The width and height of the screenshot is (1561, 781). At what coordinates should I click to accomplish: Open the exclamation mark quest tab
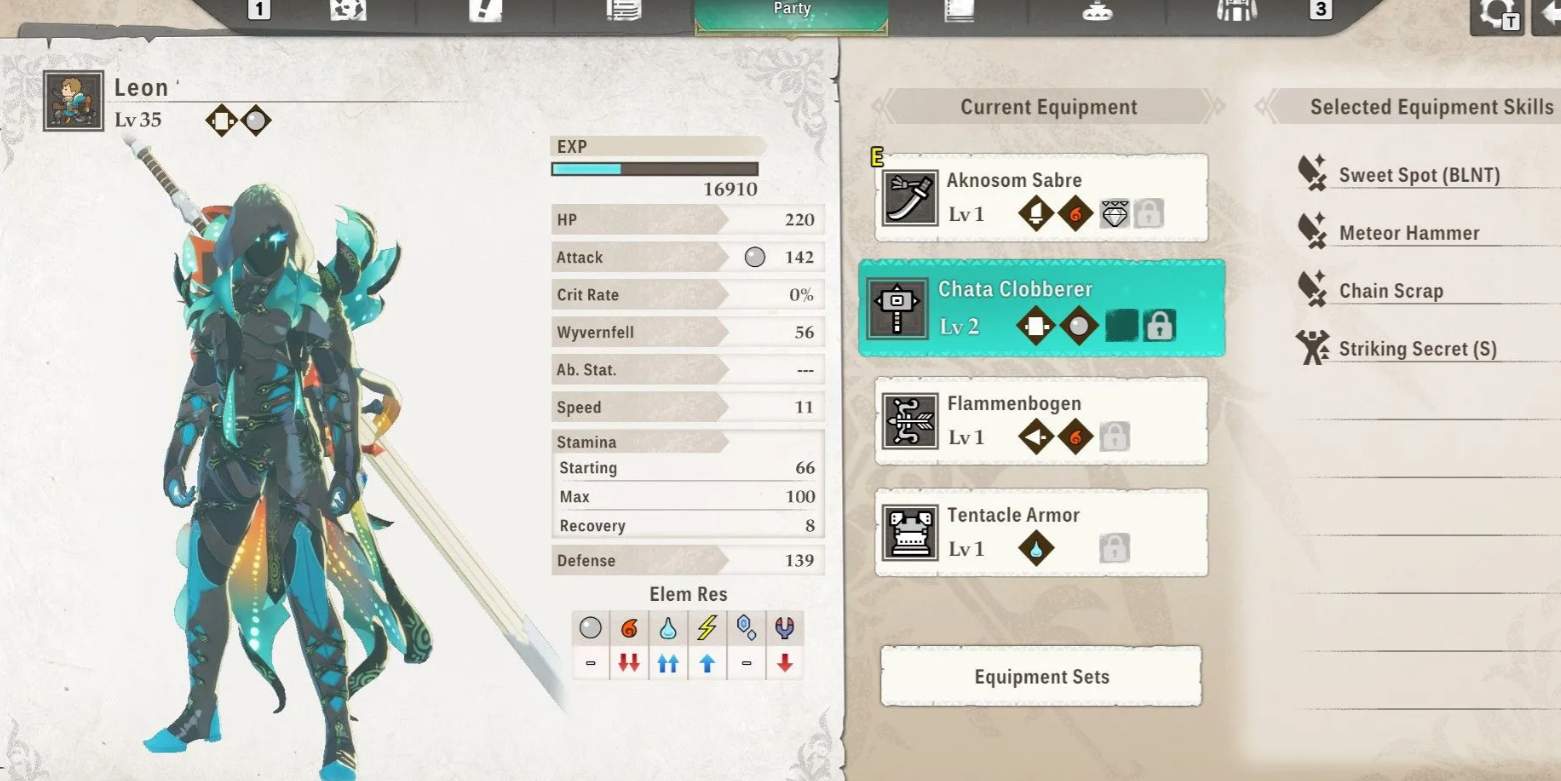coord(485,10)
